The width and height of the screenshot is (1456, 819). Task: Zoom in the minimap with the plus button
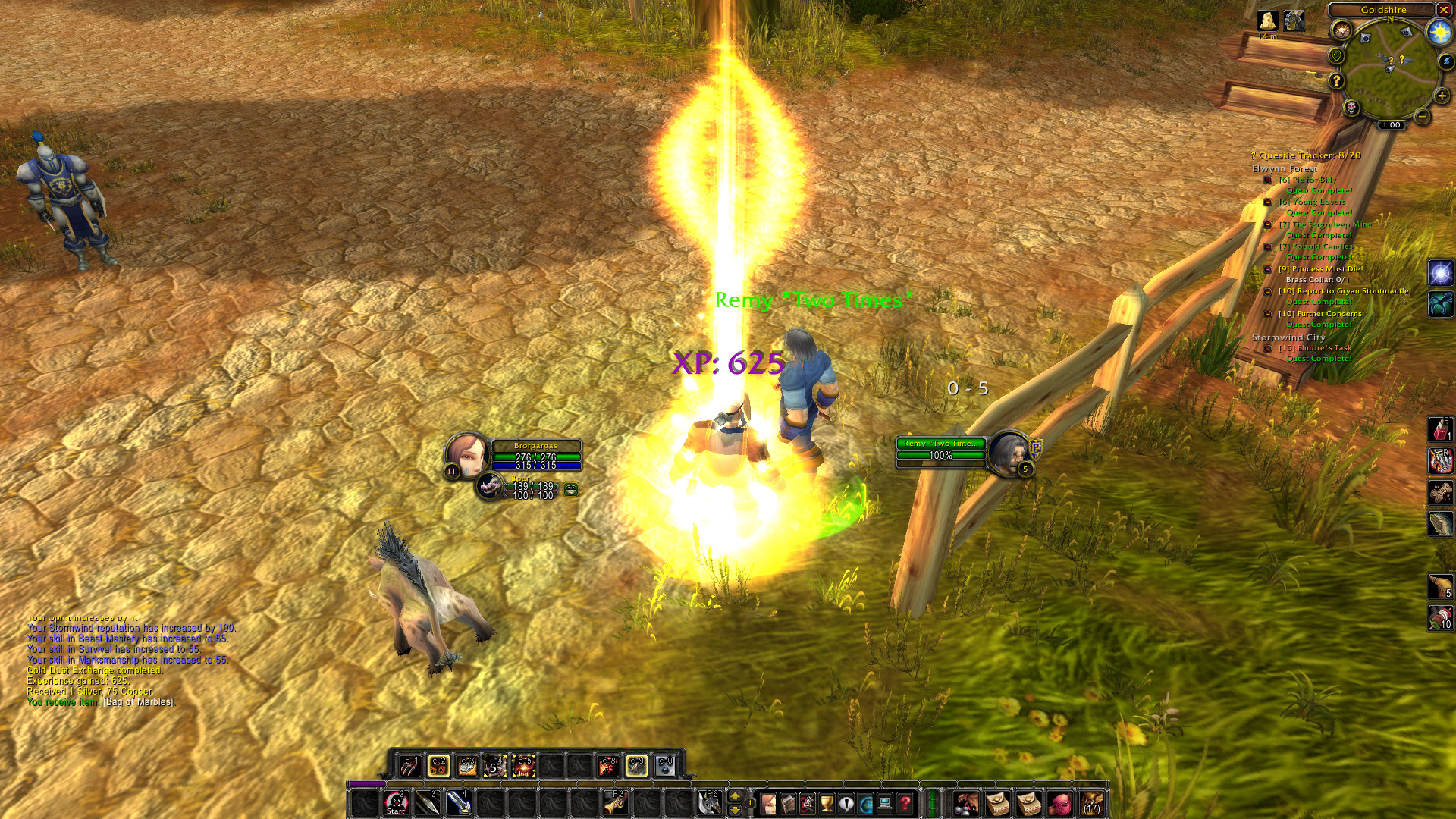pos(1441,96)
